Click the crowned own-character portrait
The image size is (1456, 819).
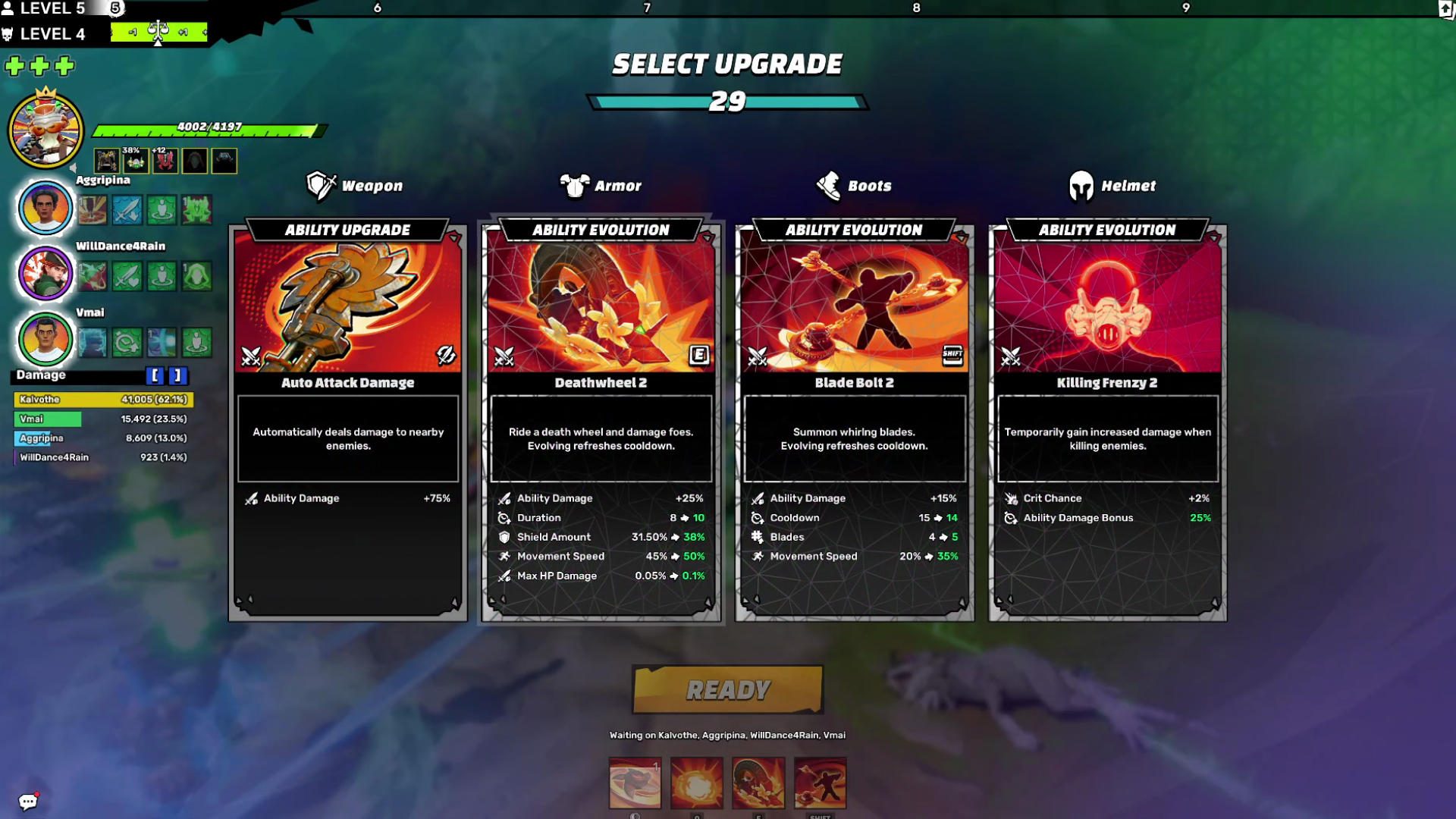[x=45, y=130]
